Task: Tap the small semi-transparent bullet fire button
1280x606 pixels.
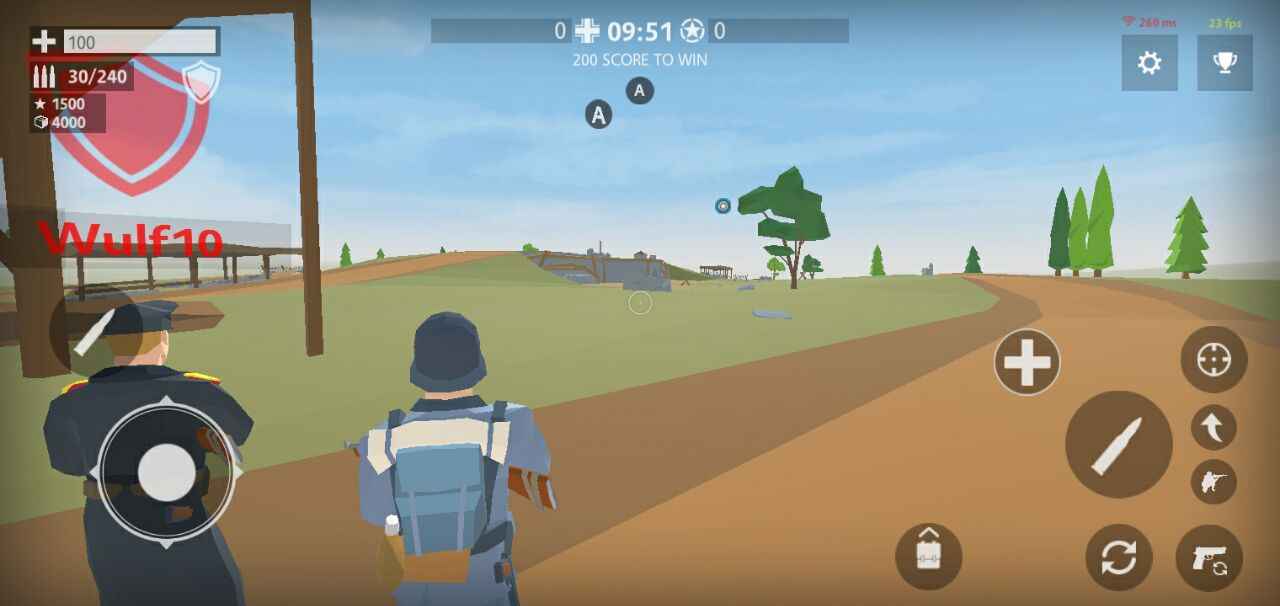Action: pos(94,330)
